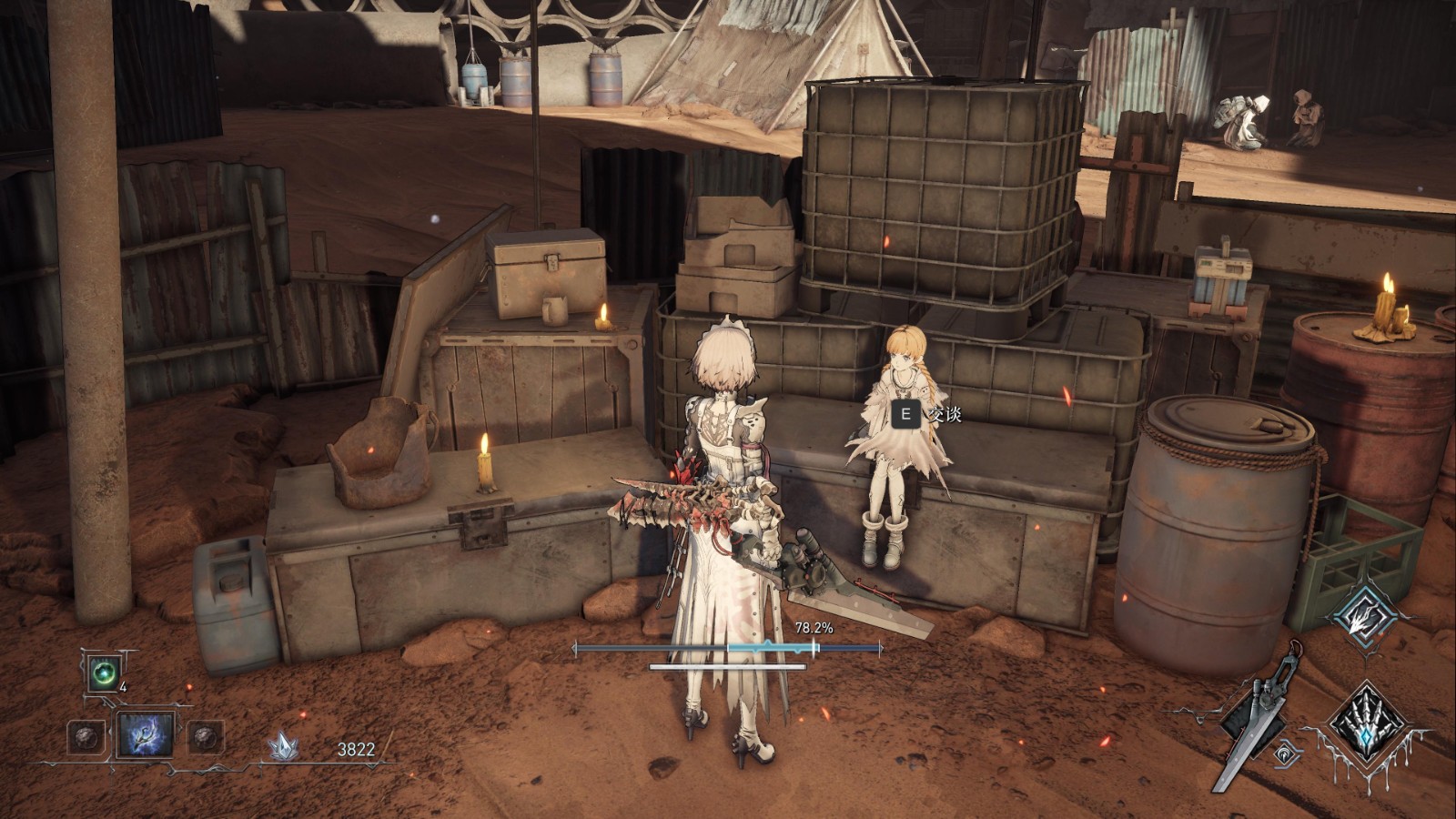The image size is (1456, 819).
Task: Click the small crescent icon below the greatsword
Action: (x=1283, y=753)
